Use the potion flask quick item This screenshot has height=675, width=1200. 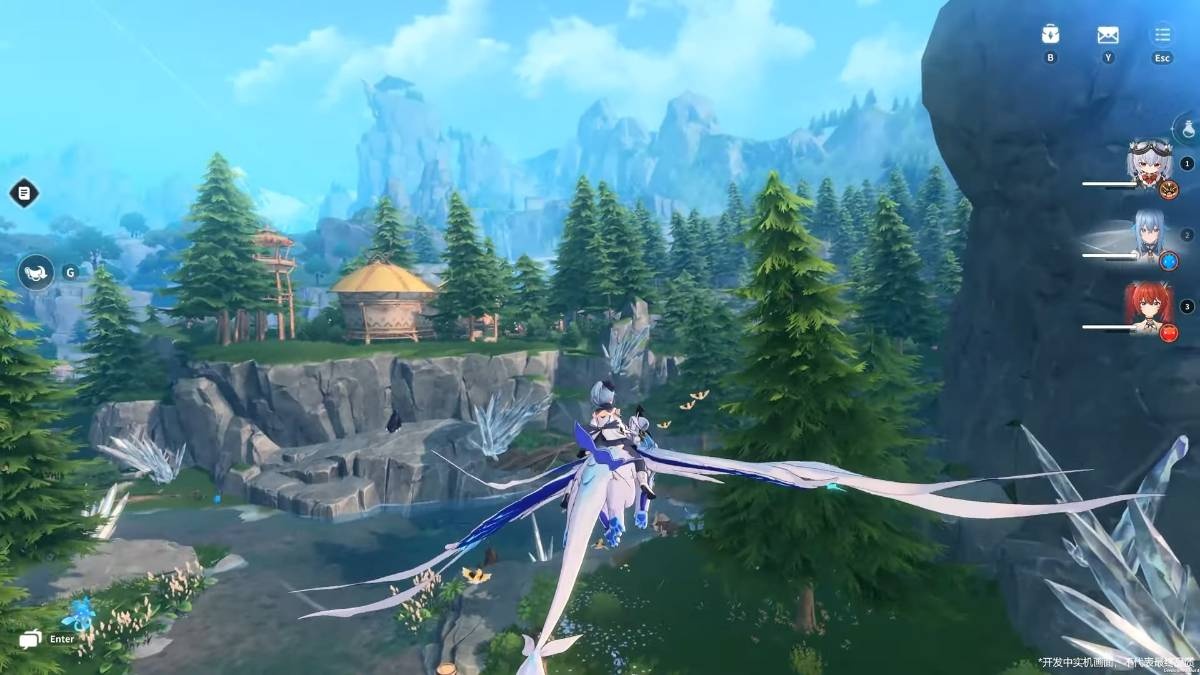[1188, 129]
